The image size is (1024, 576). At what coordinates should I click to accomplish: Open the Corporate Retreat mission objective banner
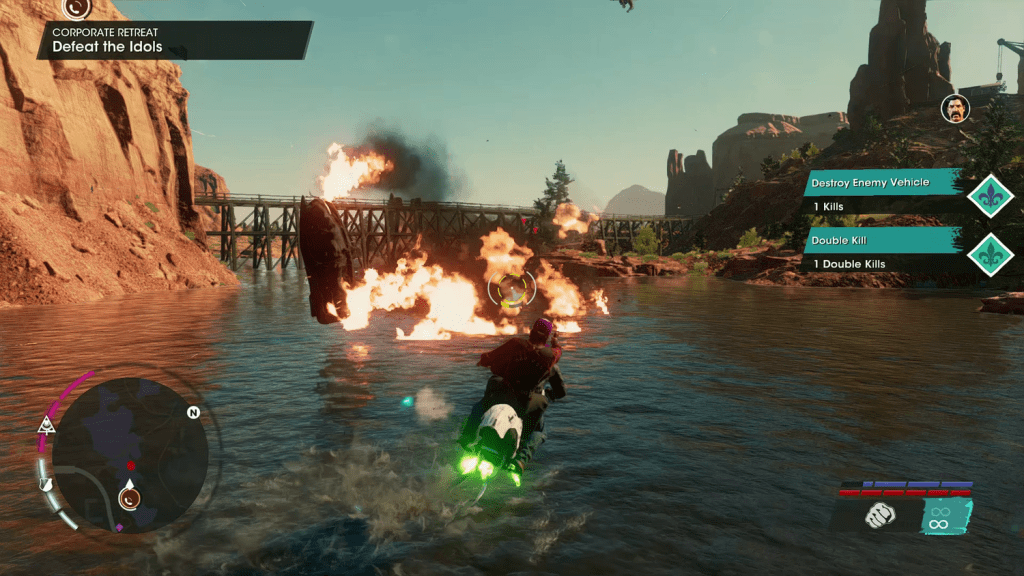175,40
